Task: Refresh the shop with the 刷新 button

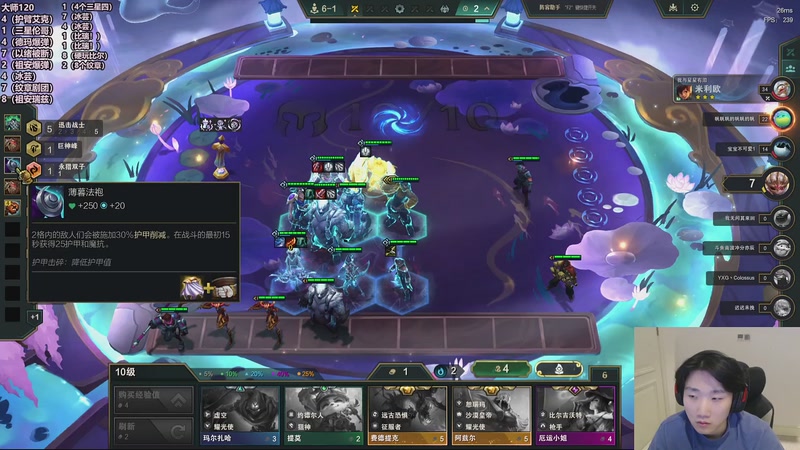Action: pos(152,431)
